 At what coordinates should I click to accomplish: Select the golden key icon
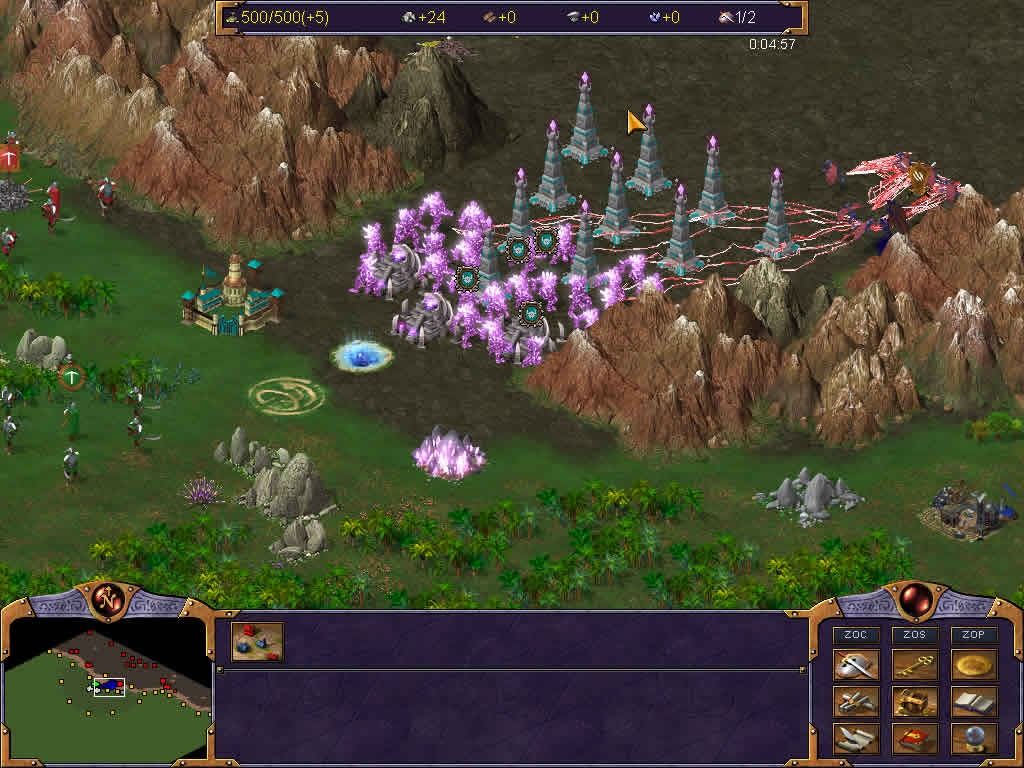(914, 666)
